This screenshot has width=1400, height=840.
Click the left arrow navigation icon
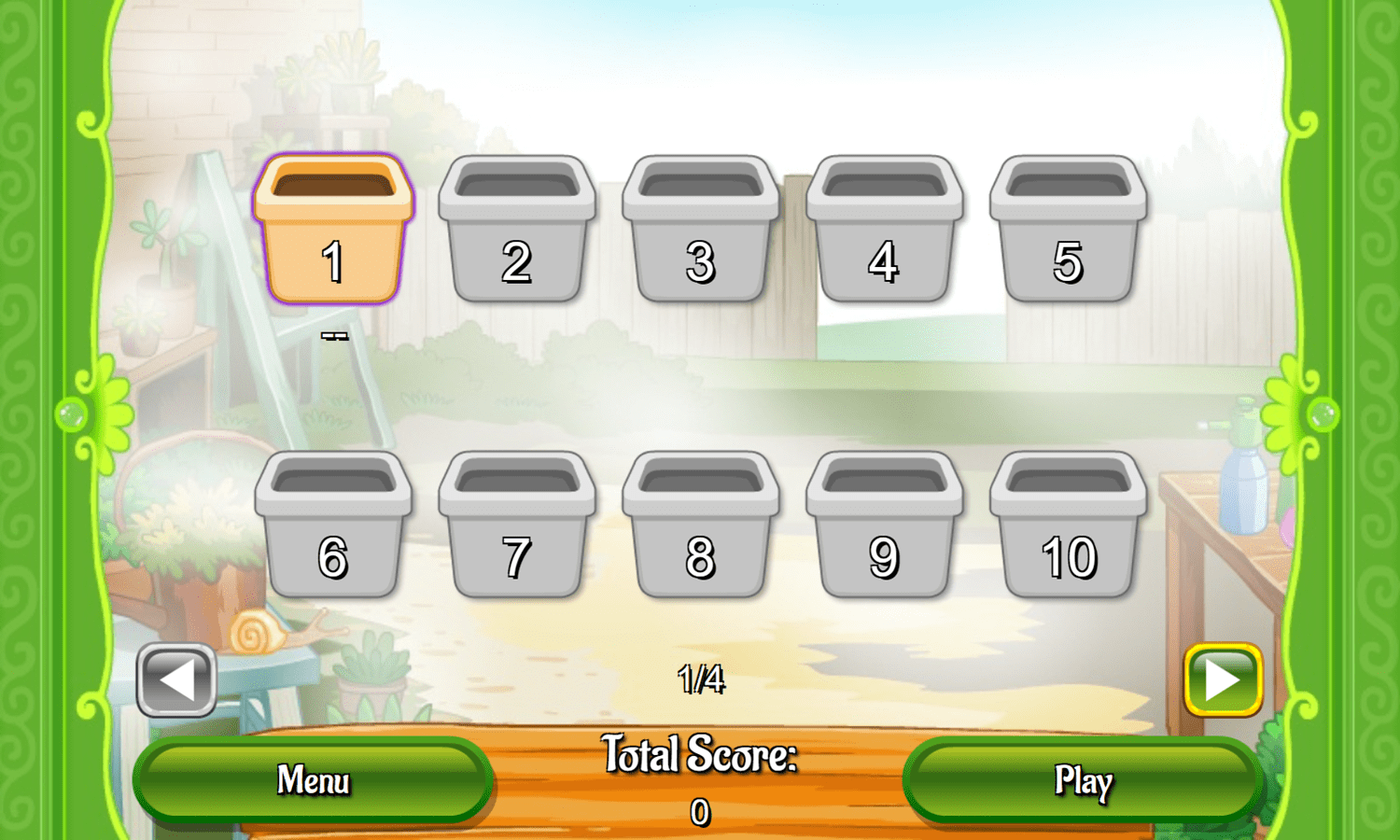[175, 680]
